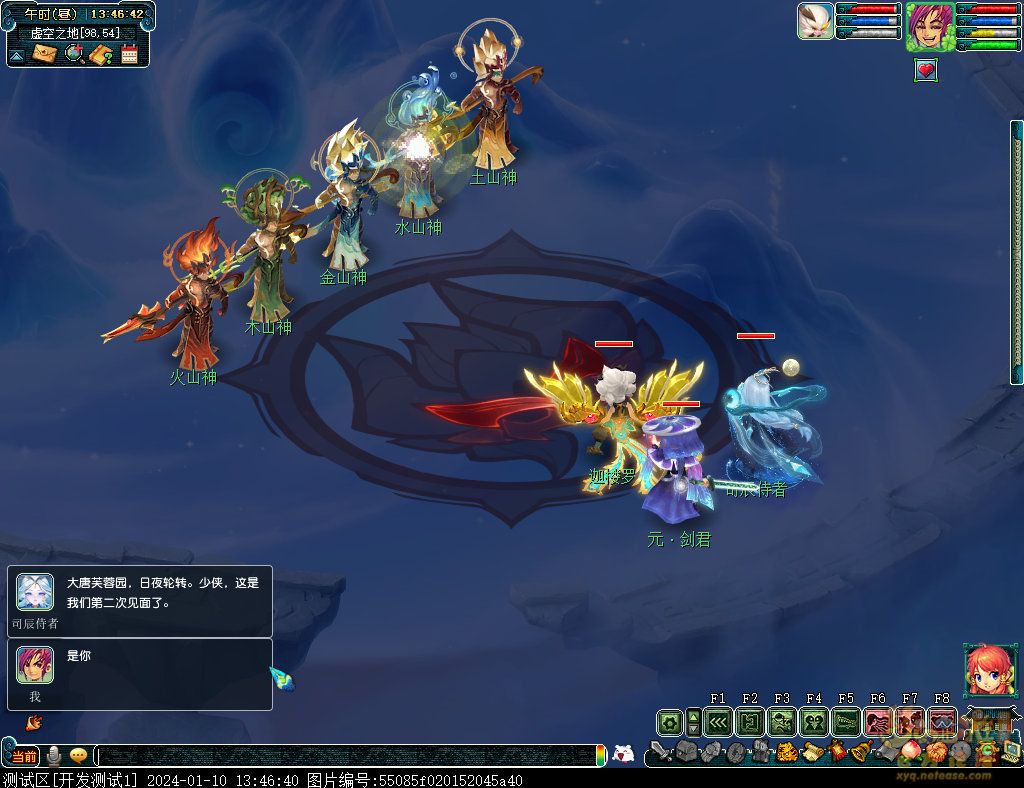Click the red heart buff icon

coord(926,70)
